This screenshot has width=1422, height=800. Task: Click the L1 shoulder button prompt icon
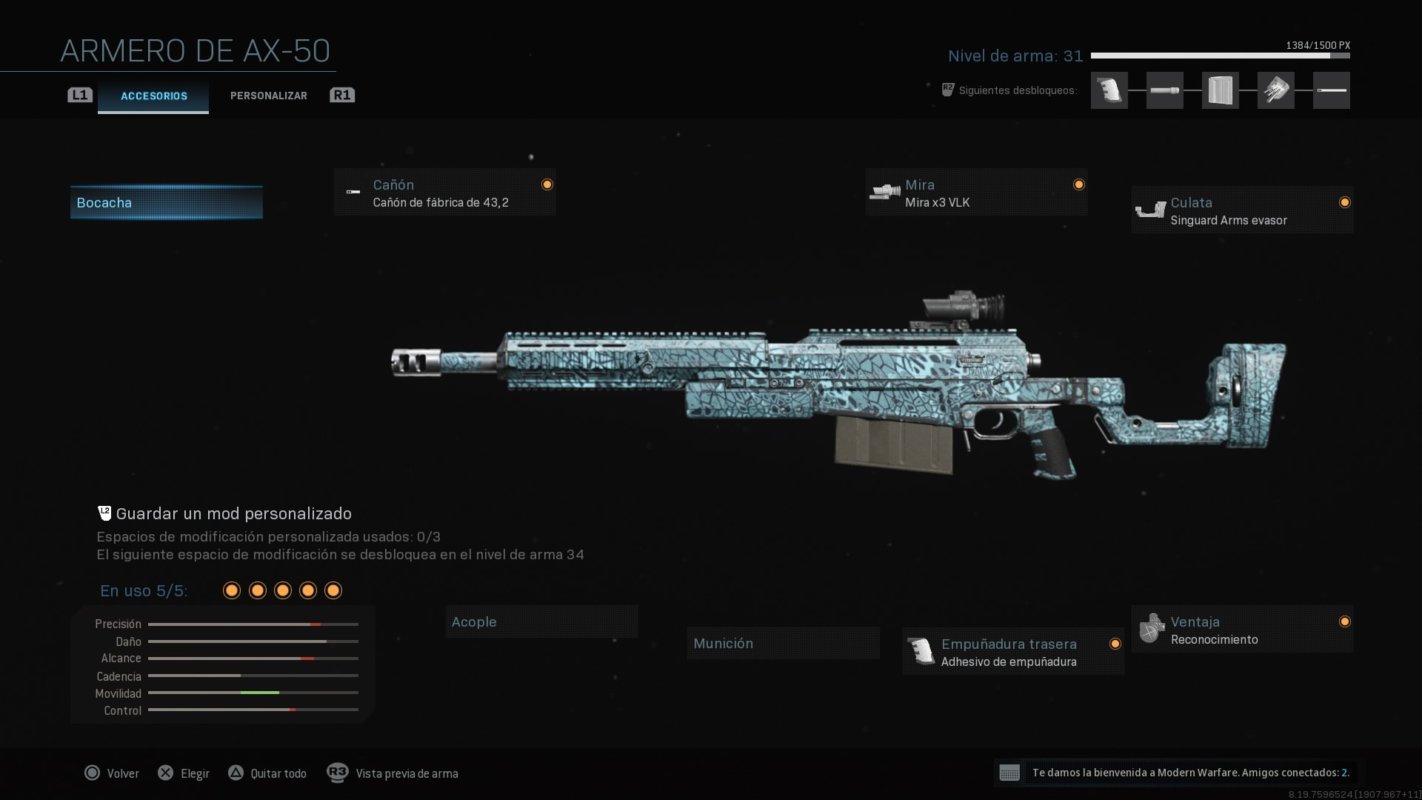coord(80,95)
